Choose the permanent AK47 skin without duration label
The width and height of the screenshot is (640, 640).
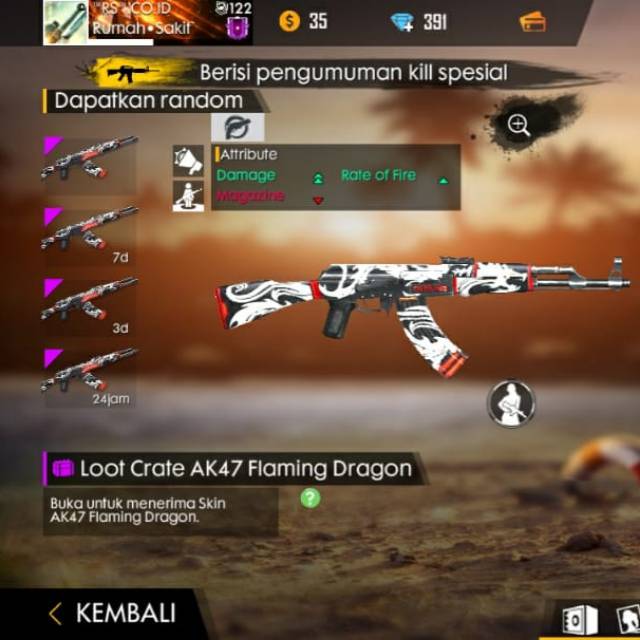pos(90,160)
